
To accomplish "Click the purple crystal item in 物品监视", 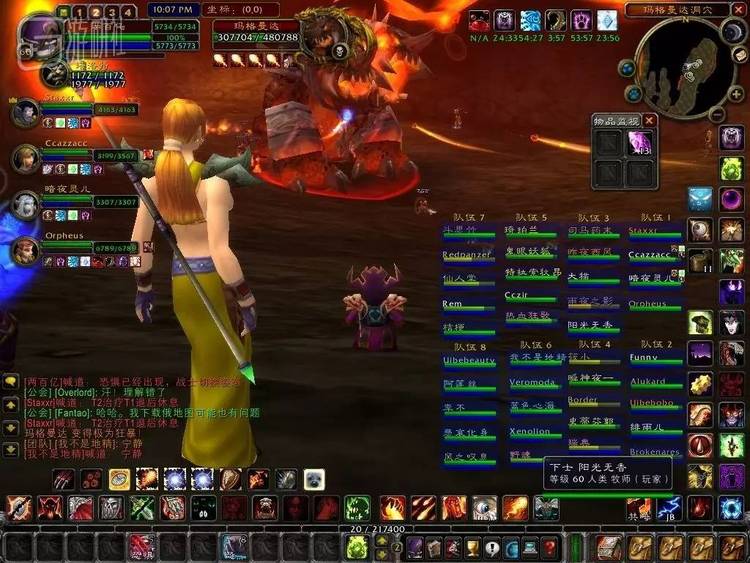I will (x=638, y=143).
